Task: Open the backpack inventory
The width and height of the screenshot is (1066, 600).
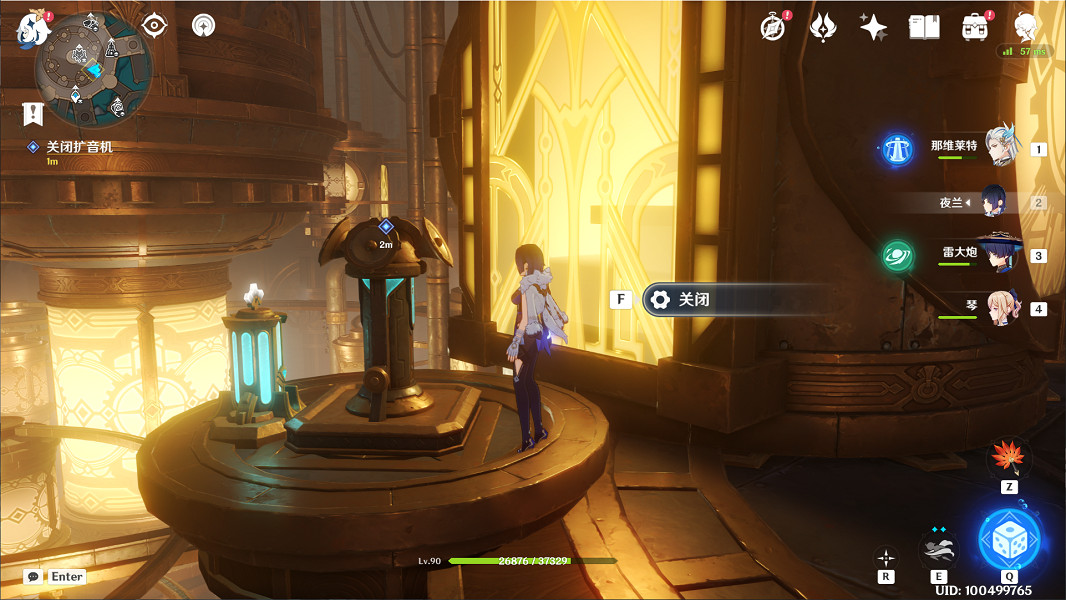Action: pyautogui.click(x=974, y=28)
